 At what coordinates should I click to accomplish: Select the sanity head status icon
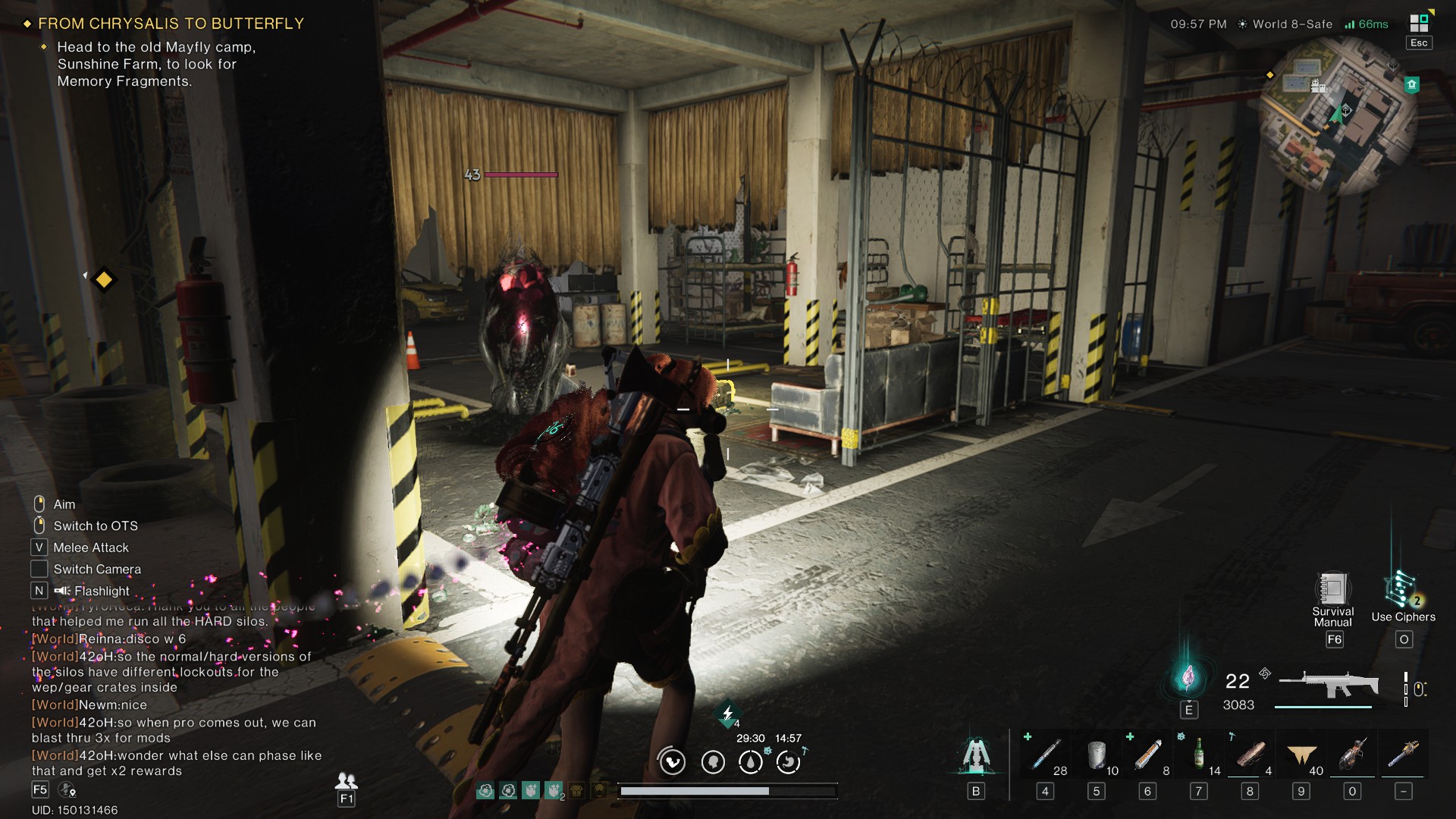point(711,761)
